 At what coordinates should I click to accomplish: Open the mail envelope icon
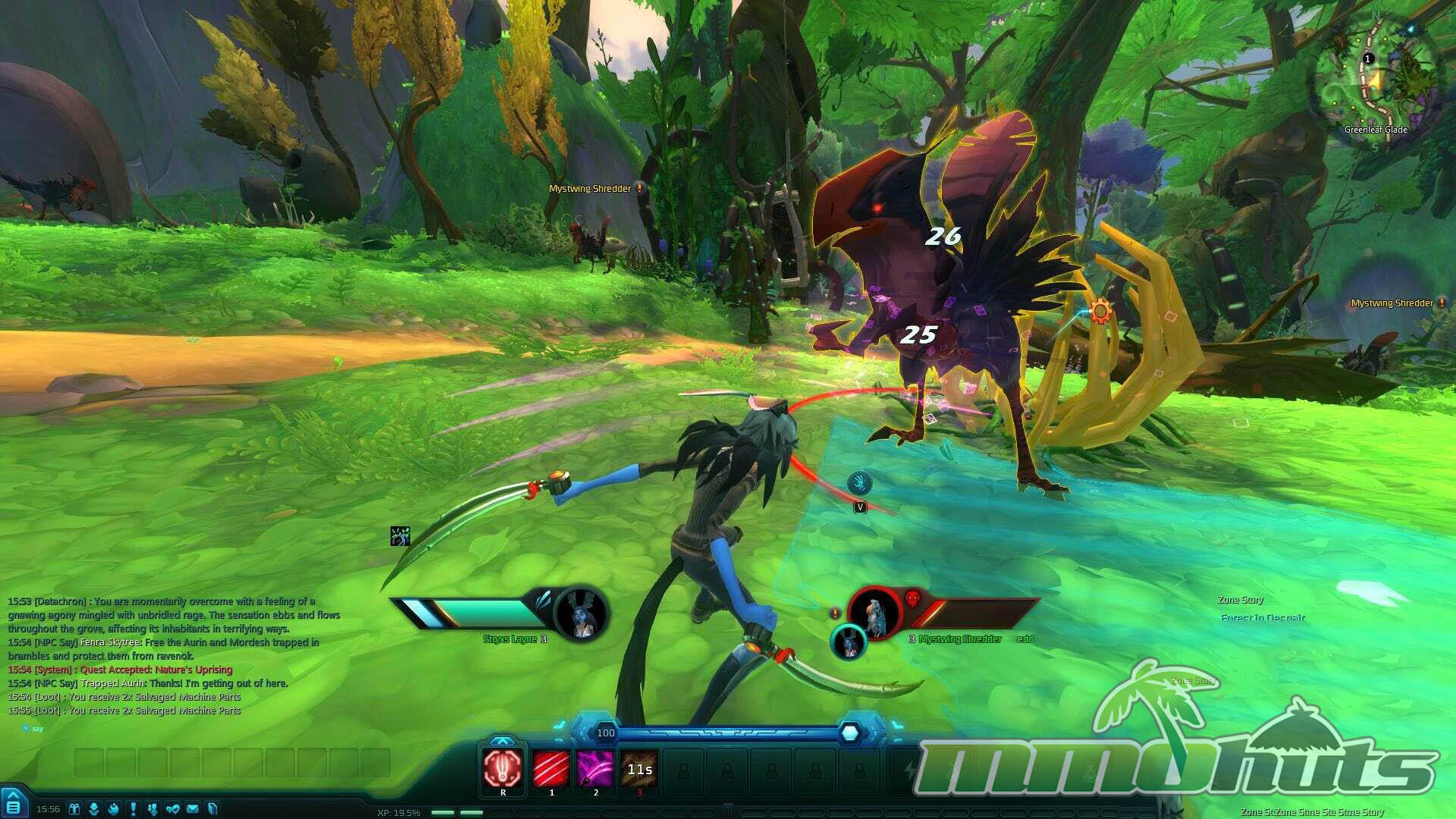[x=193, y=808]
